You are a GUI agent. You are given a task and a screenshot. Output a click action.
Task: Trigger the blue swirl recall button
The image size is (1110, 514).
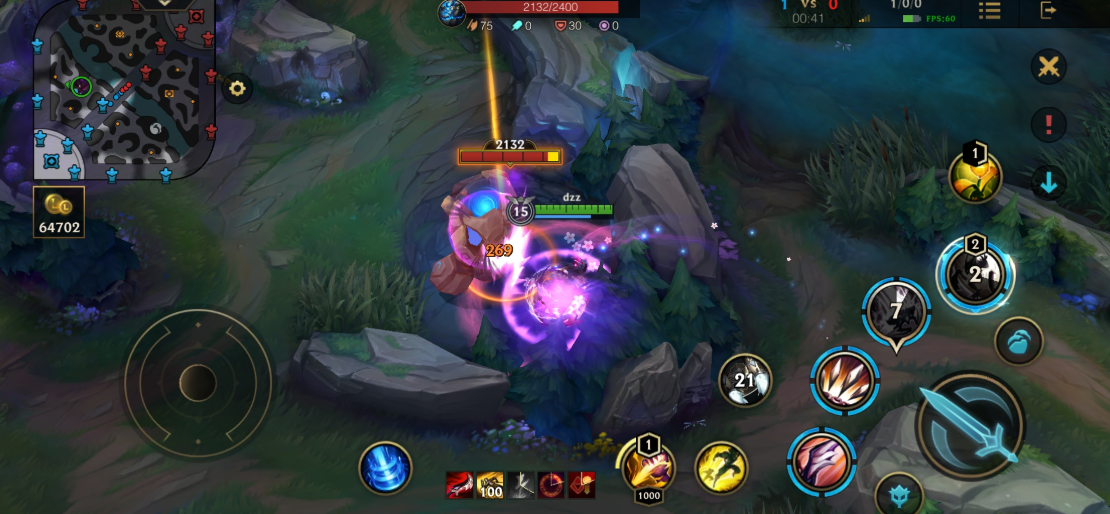click(x=386, y=467)
